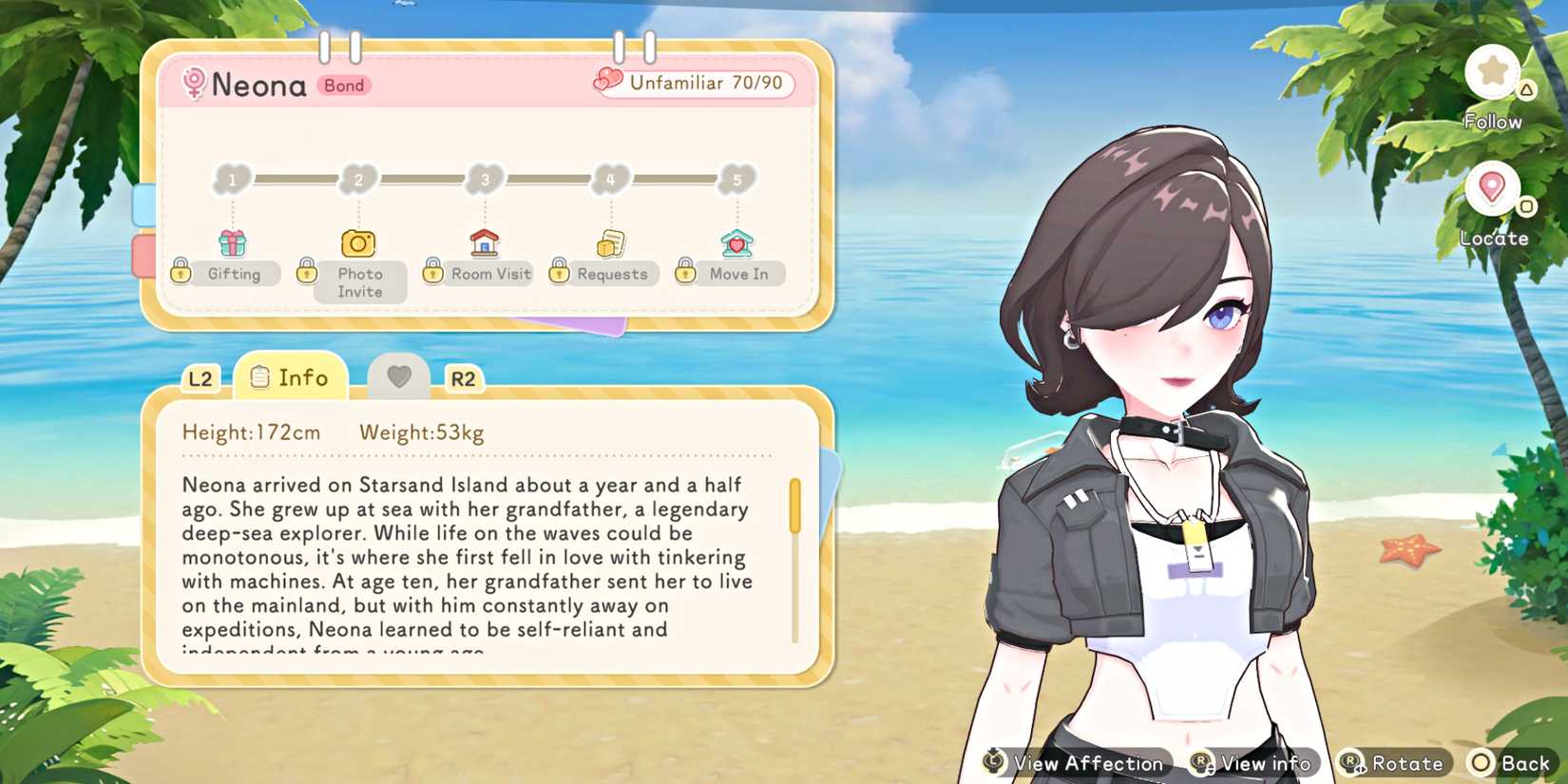Select the Room Visit house icon

tap(485, 242)
